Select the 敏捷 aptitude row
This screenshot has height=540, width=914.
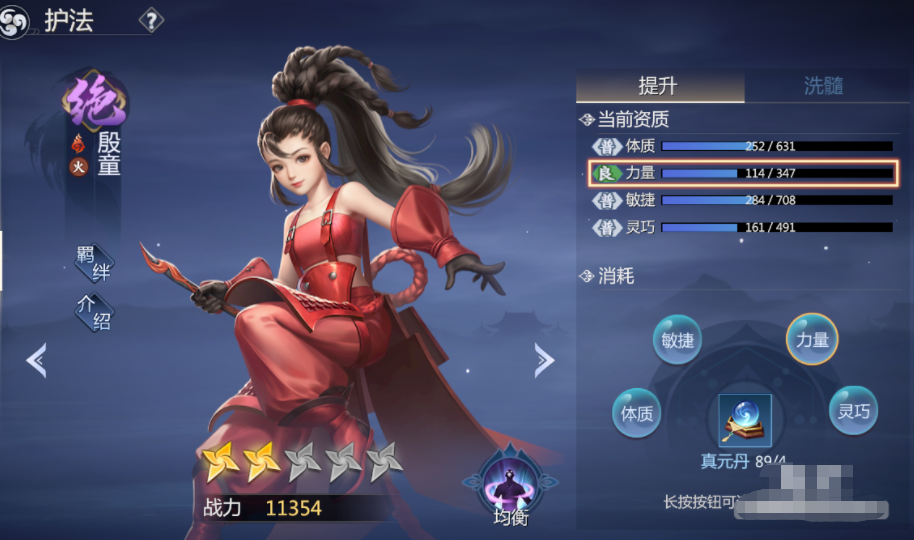(x=741, y=200)
